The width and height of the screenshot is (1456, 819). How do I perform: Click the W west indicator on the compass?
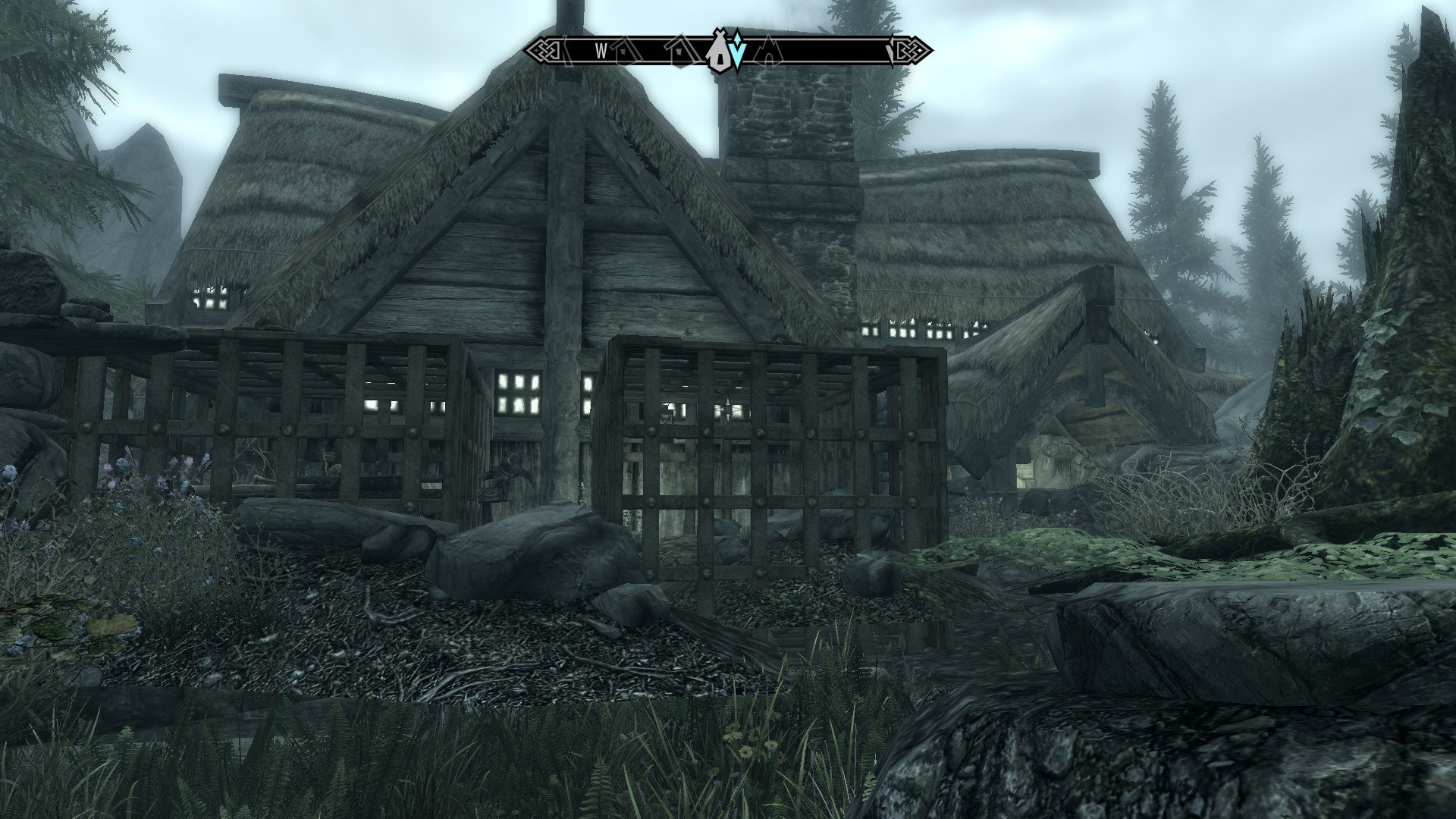pos(601,51)
